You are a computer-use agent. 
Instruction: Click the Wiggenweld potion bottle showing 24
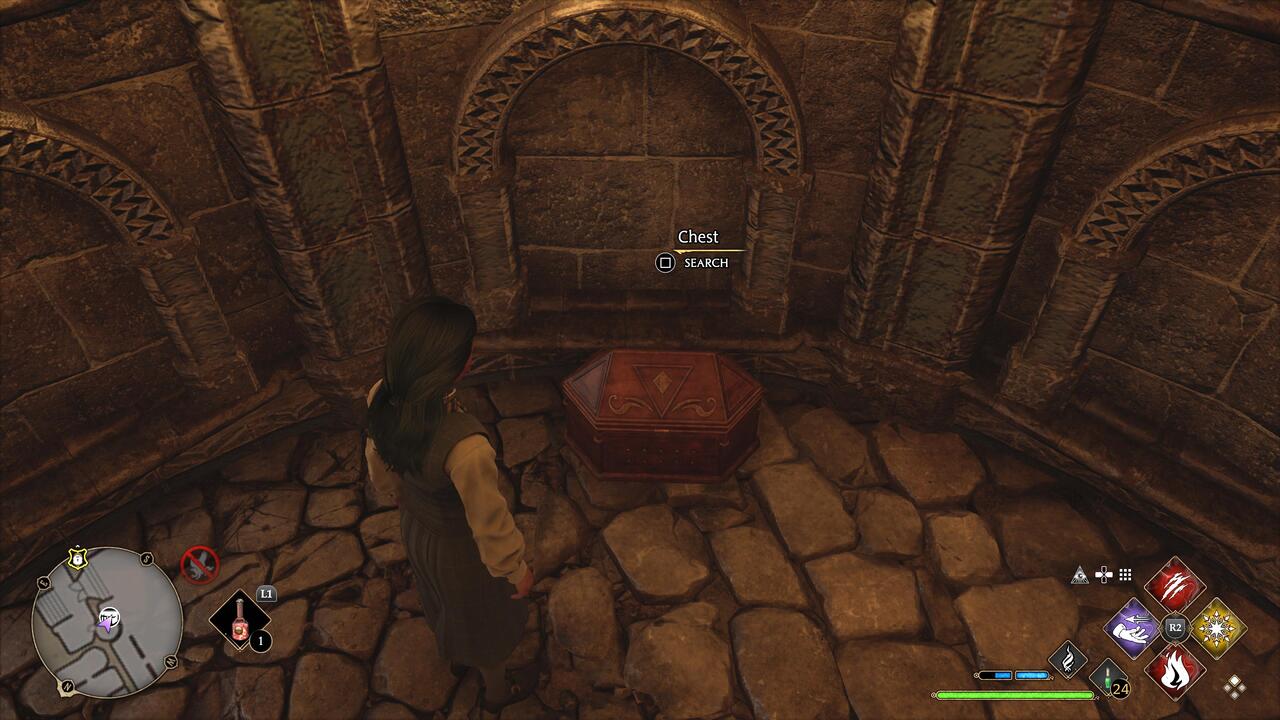point(1107,680)
